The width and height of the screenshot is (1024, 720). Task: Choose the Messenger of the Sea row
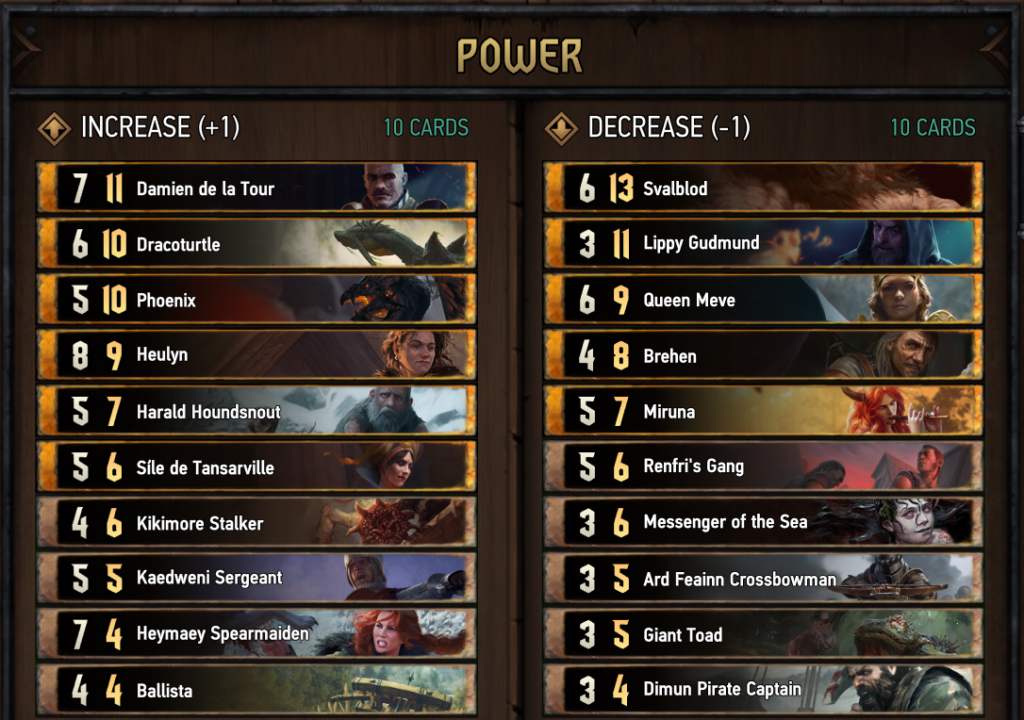tap(763, 522)
